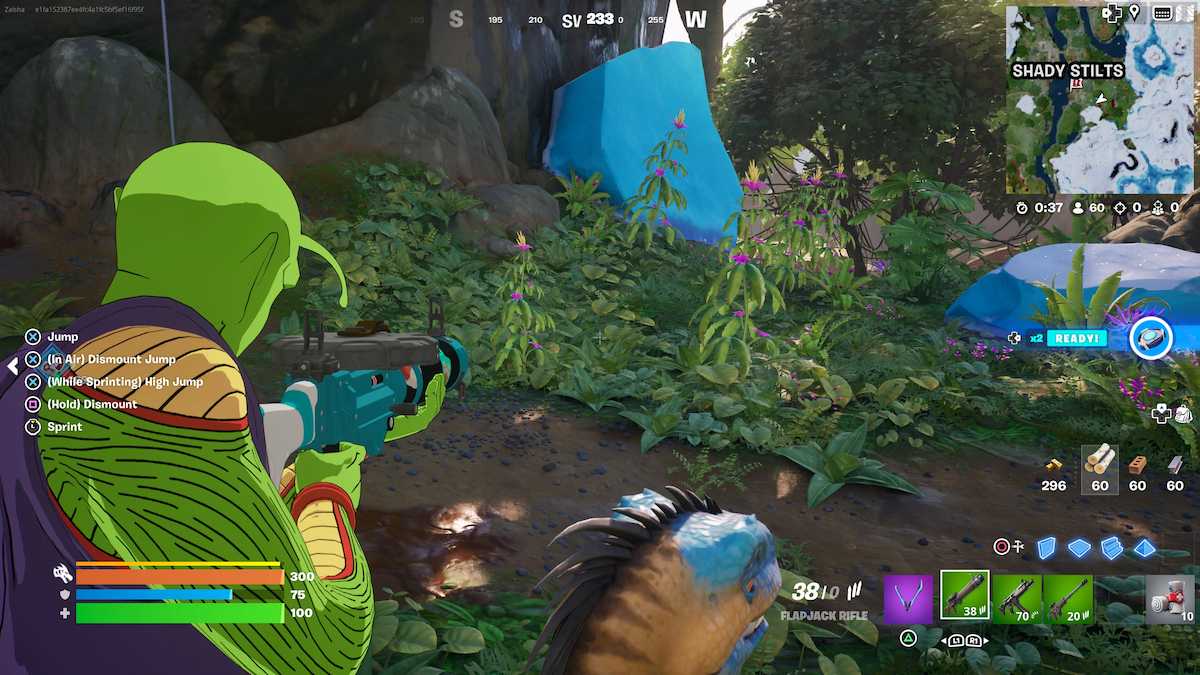Click the keyboard icon above the minimap
Viewport: 1200px width, 675px height.
point(1162,13)
